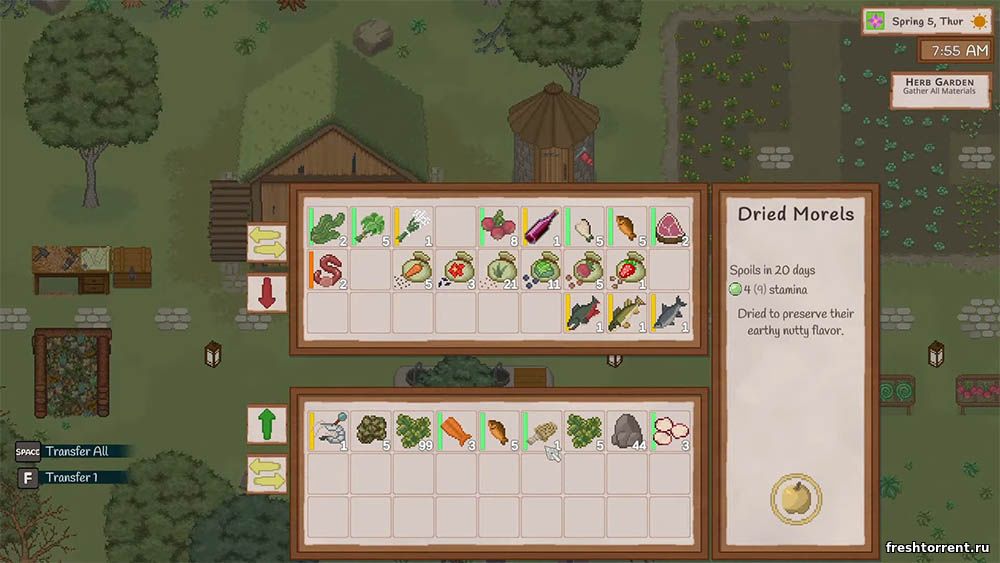Choose the orange fish fillet
This screenshot has height=563, width=1000.
point(457,431)
